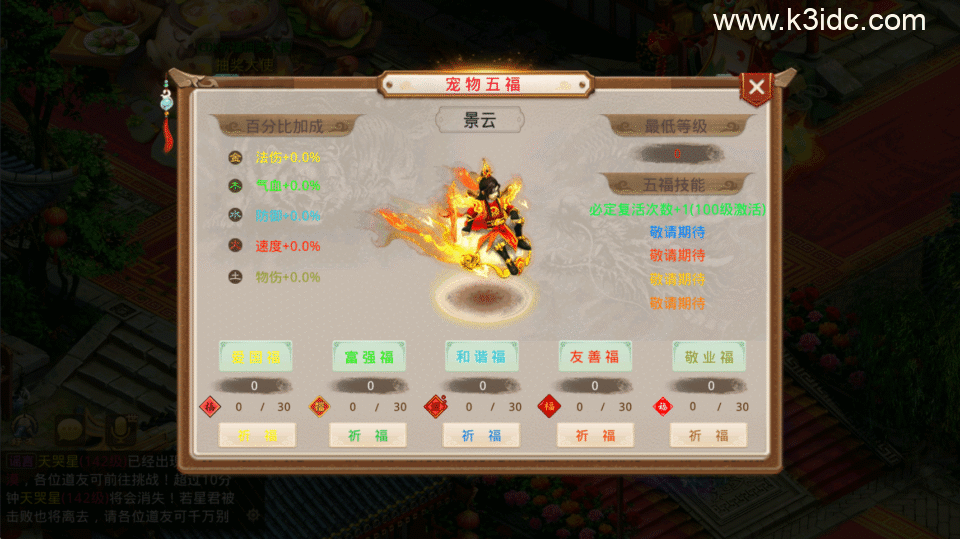Select the 友善福 label
Viewport: 960px width, 539px height.
[x=595, y=356]
